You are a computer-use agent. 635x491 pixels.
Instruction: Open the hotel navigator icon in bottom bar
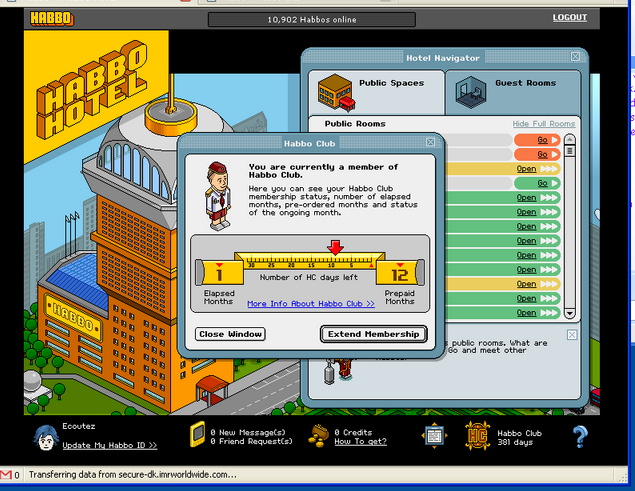click(x=433, y=436)
